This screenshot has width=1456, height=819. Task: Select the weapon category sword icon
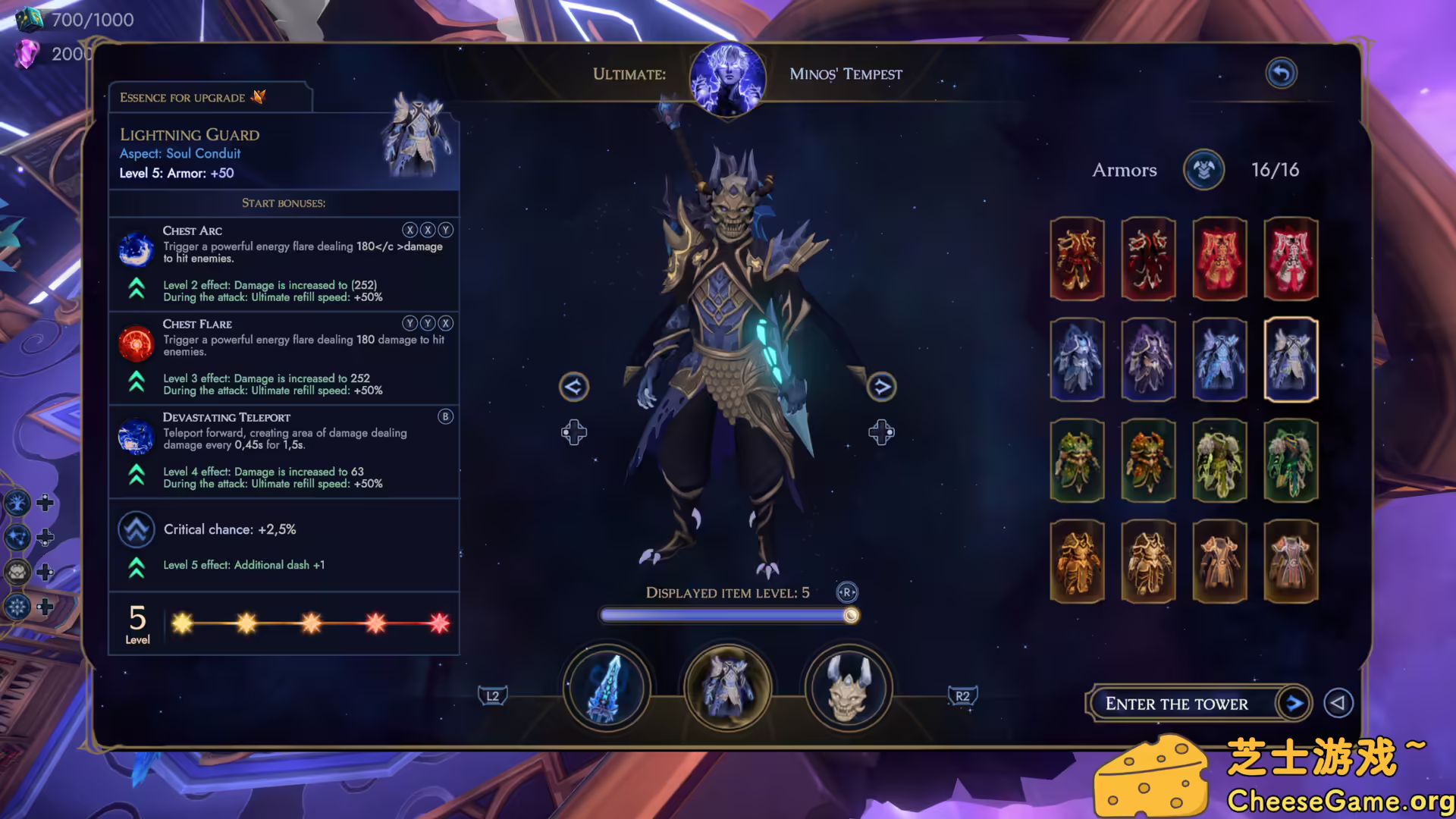point(606,688)
